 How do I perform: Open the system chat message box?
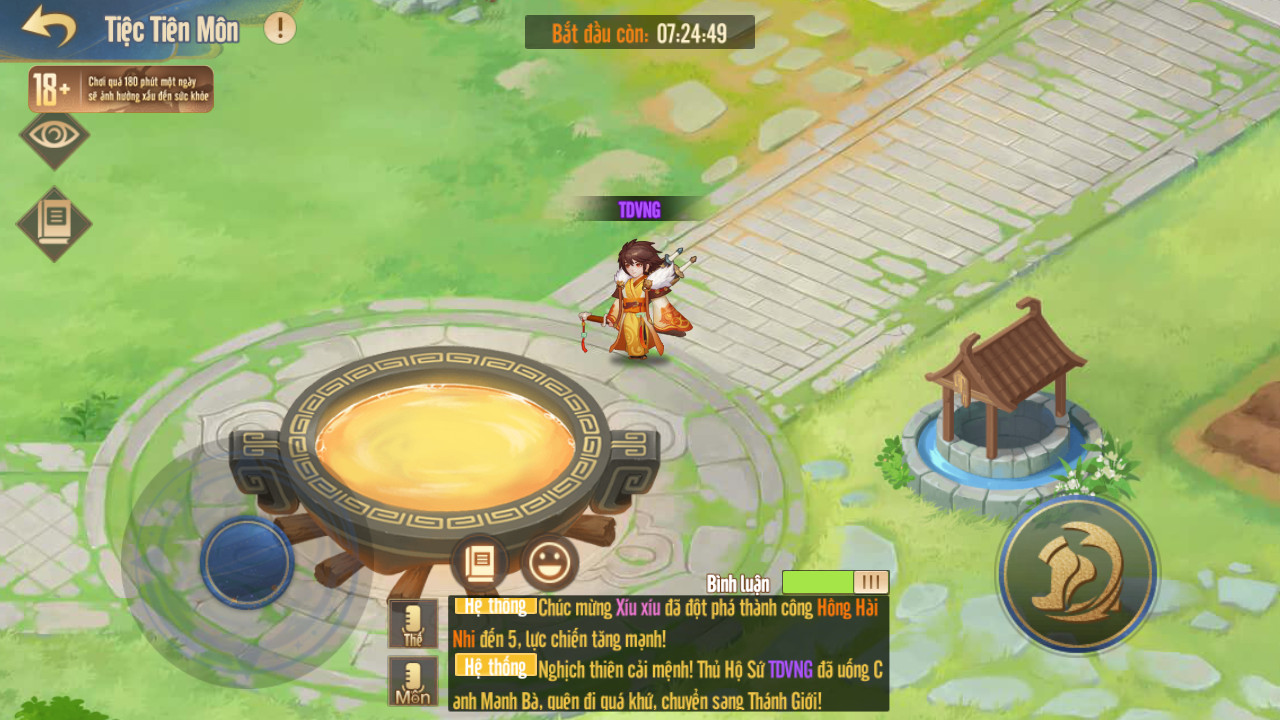[x=668, y=654]
